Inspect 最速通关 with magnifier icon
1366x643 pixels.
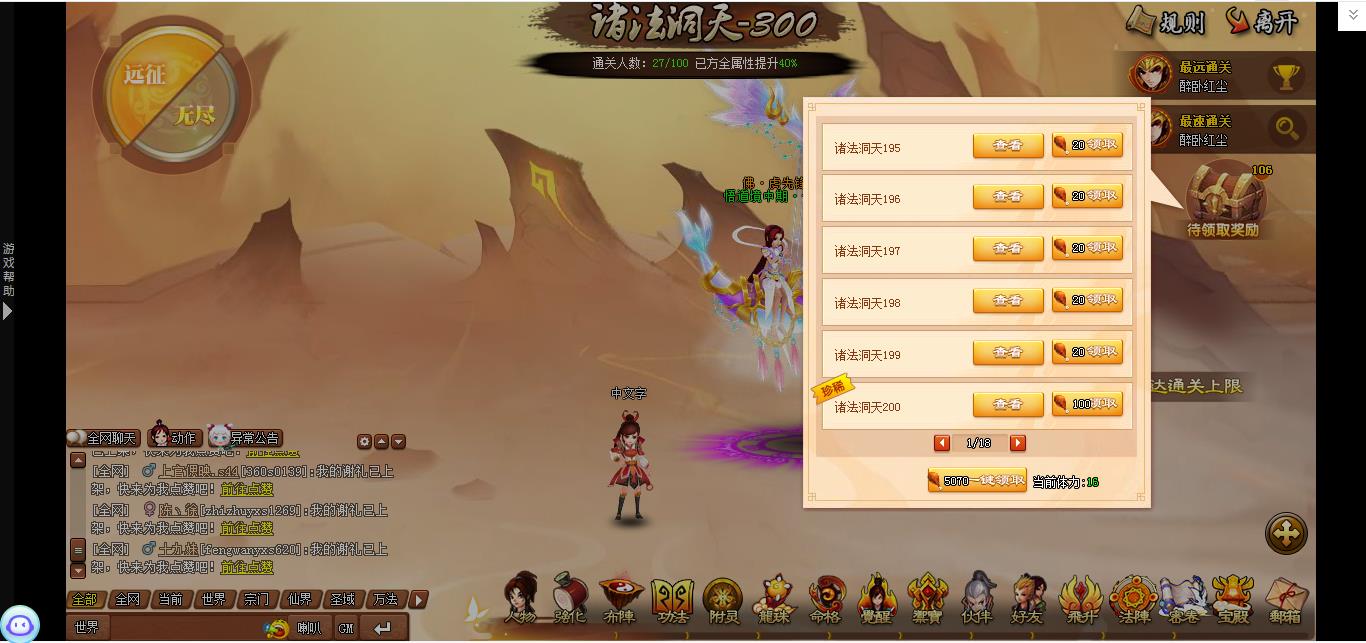click(x=1286, y=128)
